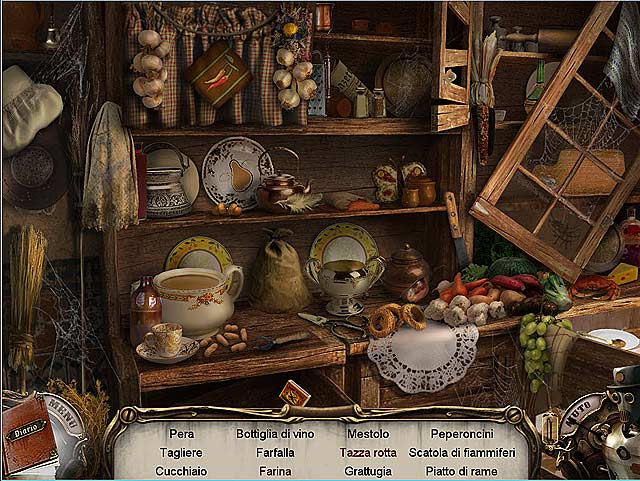Click the Peperoncini list entry
This screenshot has width=640, height=481.
point(461,434)
